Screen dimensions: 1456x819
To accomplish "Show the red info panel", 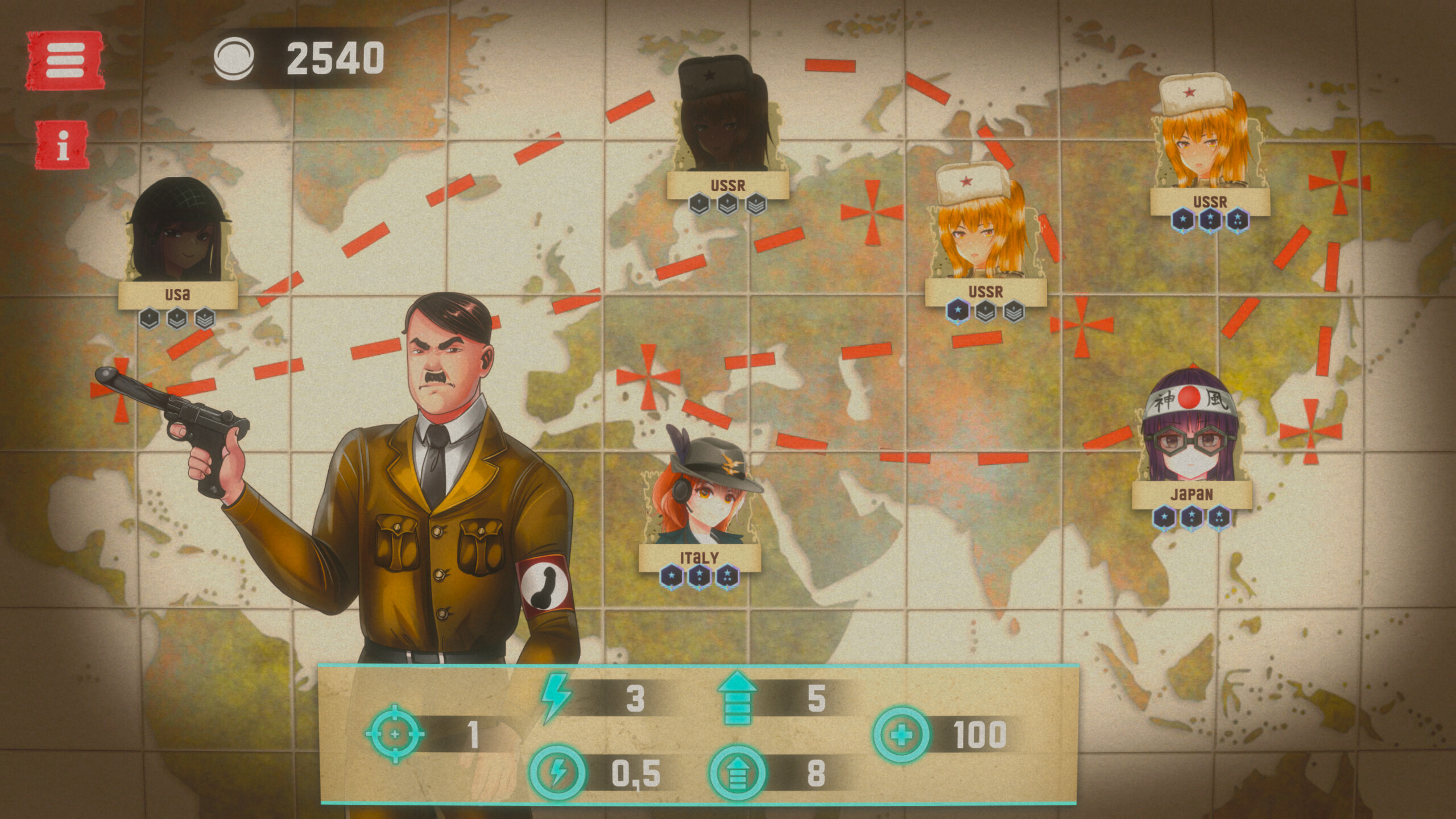I will pyautogui.click(x=63, y=145).
